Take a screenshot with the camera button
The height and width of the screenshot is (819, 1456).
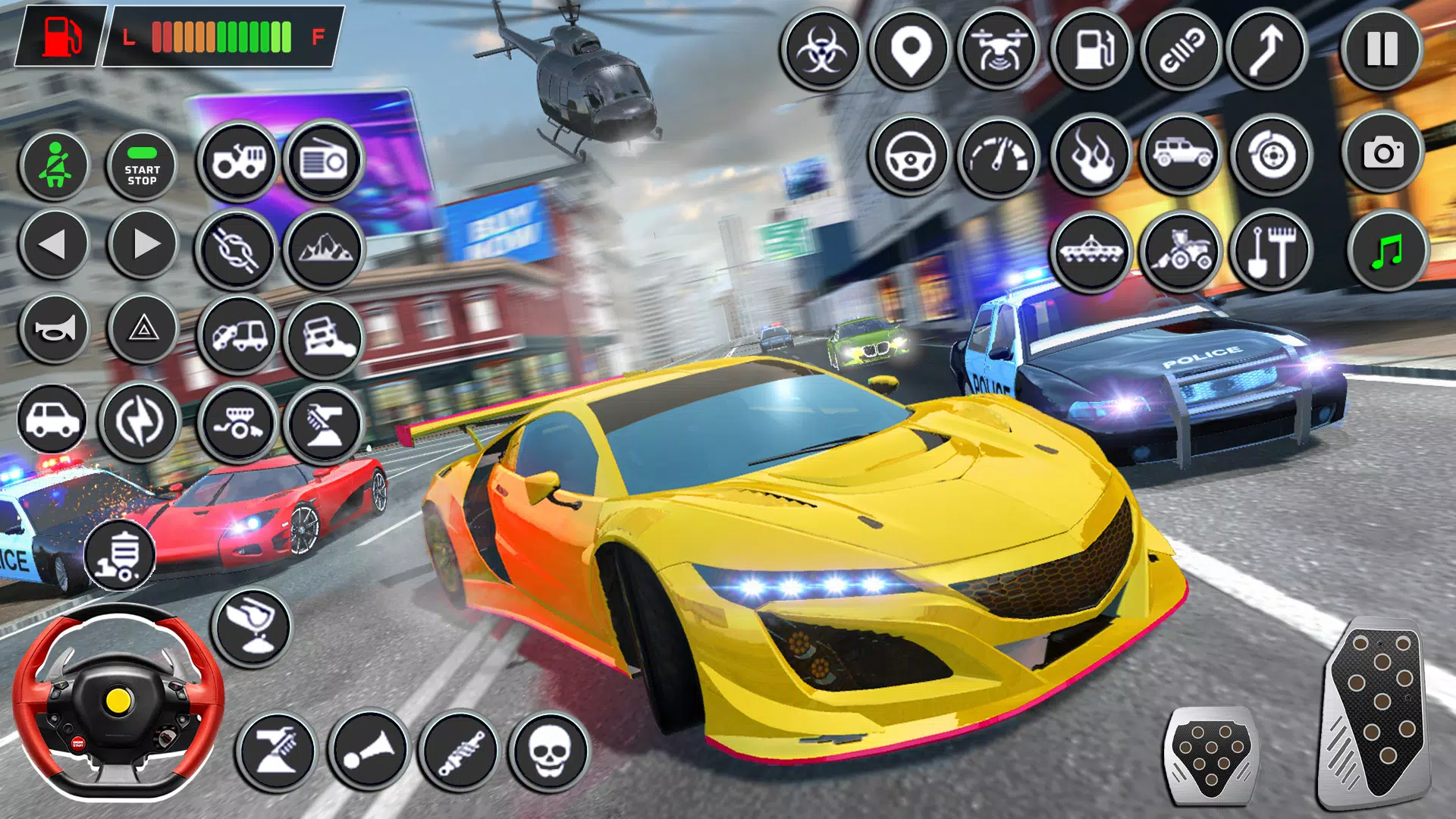(1384, 155)
